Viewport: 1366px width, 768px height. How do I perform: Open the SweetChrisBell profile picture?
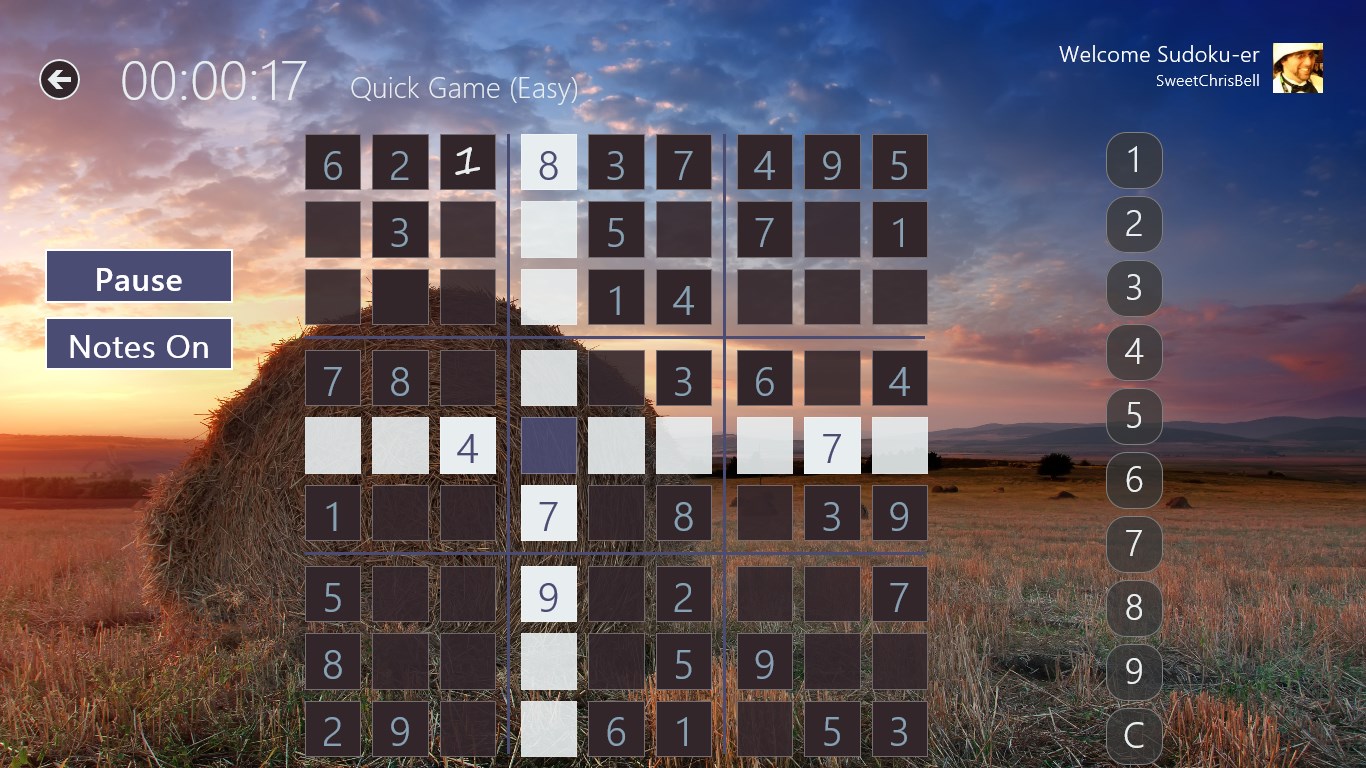pyautogui.click(x=1297, y=68)
